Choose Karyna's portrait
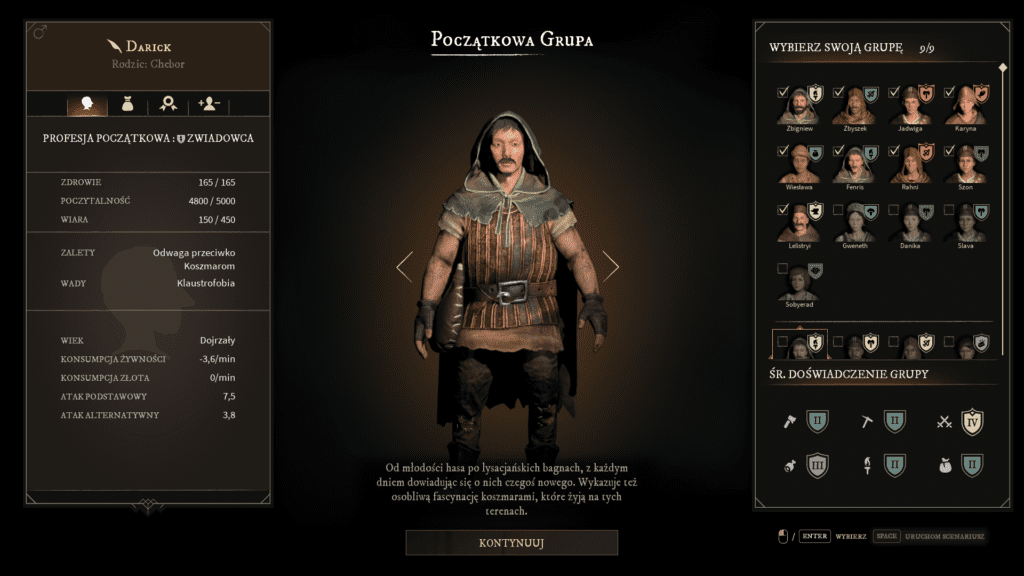This screenshot has width=1024, height=576. 966,108
